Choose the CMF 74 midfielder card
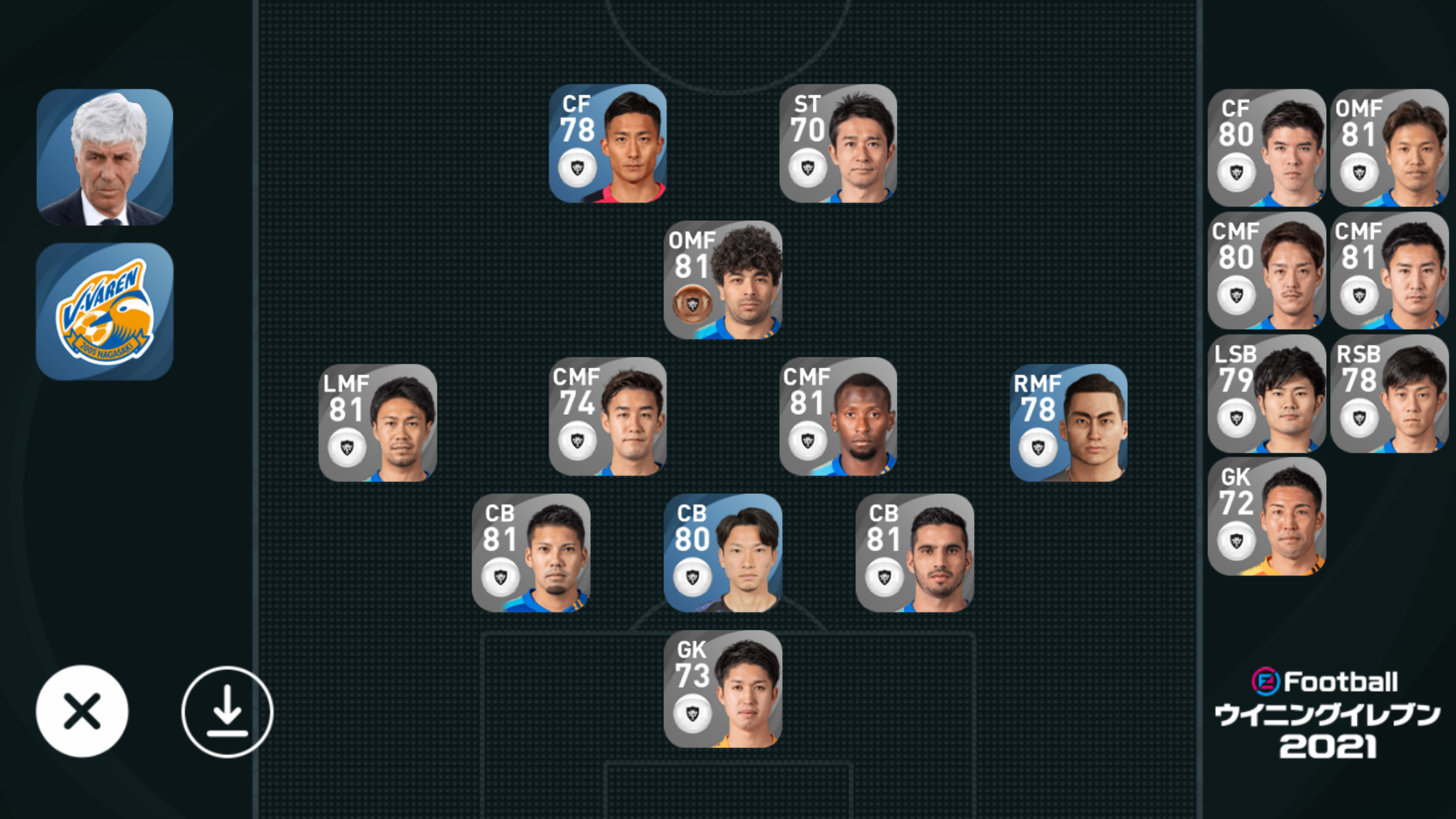Viewport: 1456px width, 819px height. pyautogui.click(x=607, y=416)
